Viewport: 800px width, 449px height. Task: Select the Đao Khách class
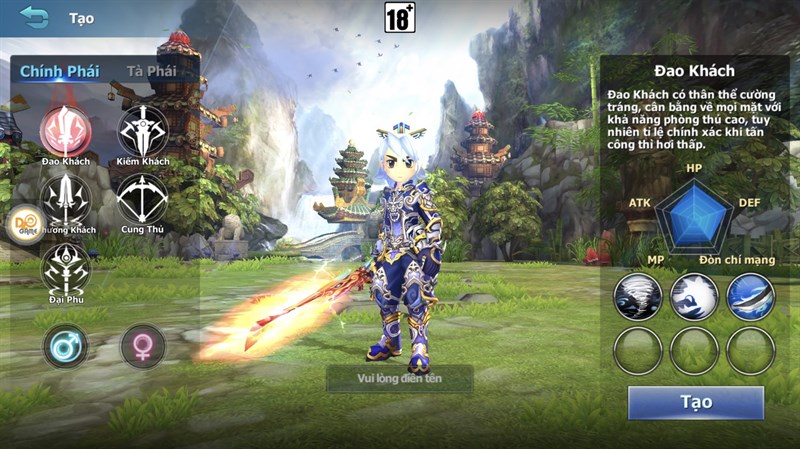pos(66,131)
